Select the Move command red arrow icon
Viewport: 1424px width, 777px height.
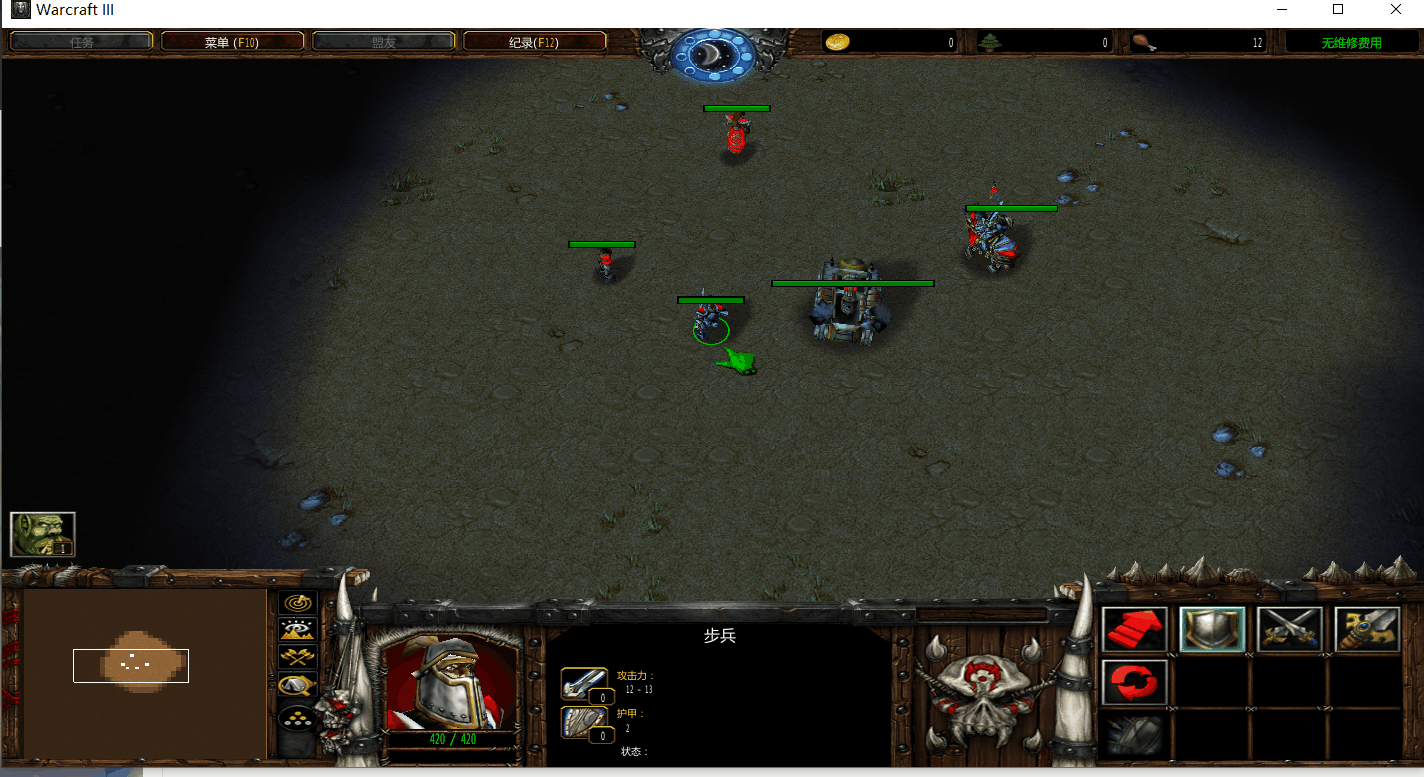pos(1135,629)
